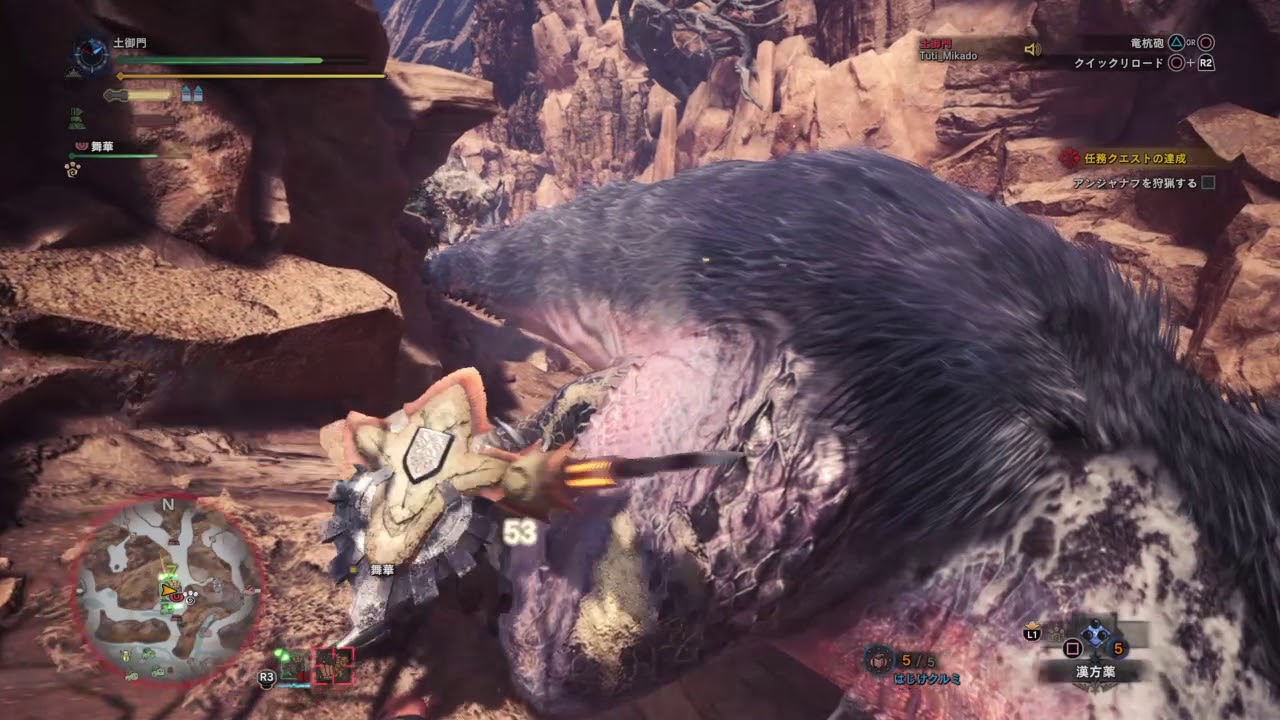Tick the アンジャナフを狩猟する objective checkbox
The image size is (1280, 720).
1208,183
